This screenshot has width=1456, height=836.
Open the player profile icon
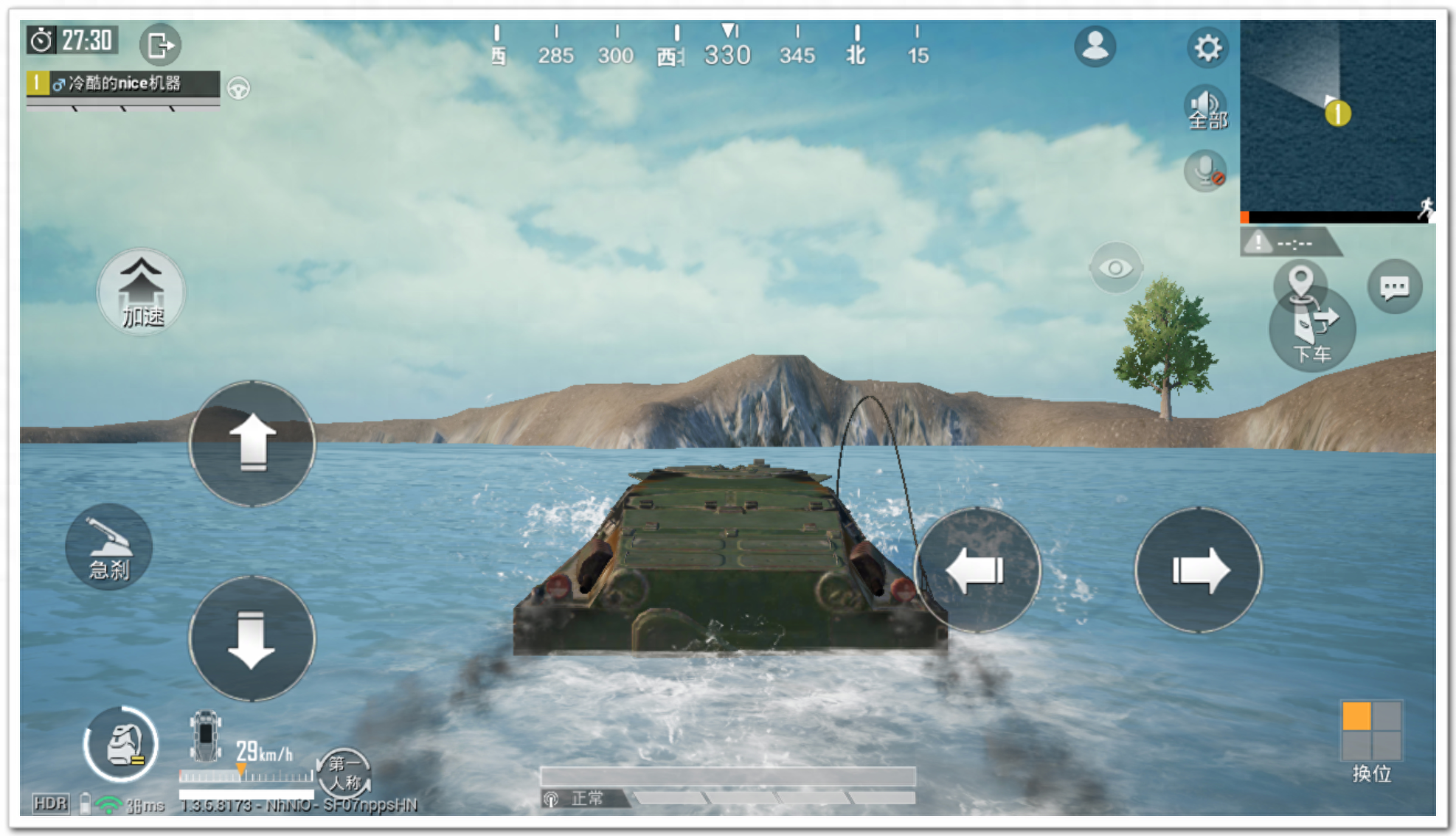click(x=1095, y=47)
